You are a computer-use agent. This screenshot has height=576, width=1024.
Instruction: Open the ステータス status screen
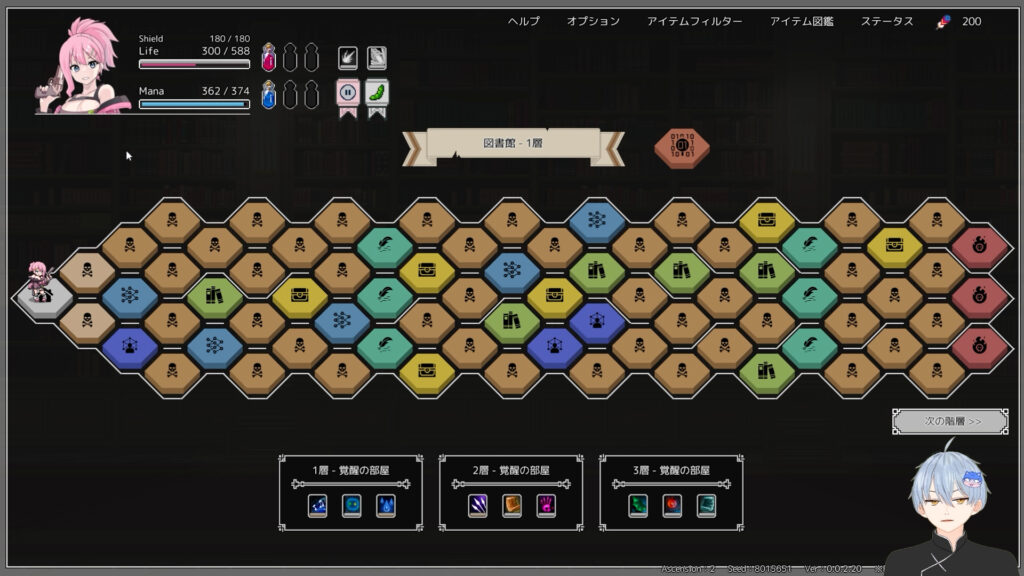[x=887, y=21]
